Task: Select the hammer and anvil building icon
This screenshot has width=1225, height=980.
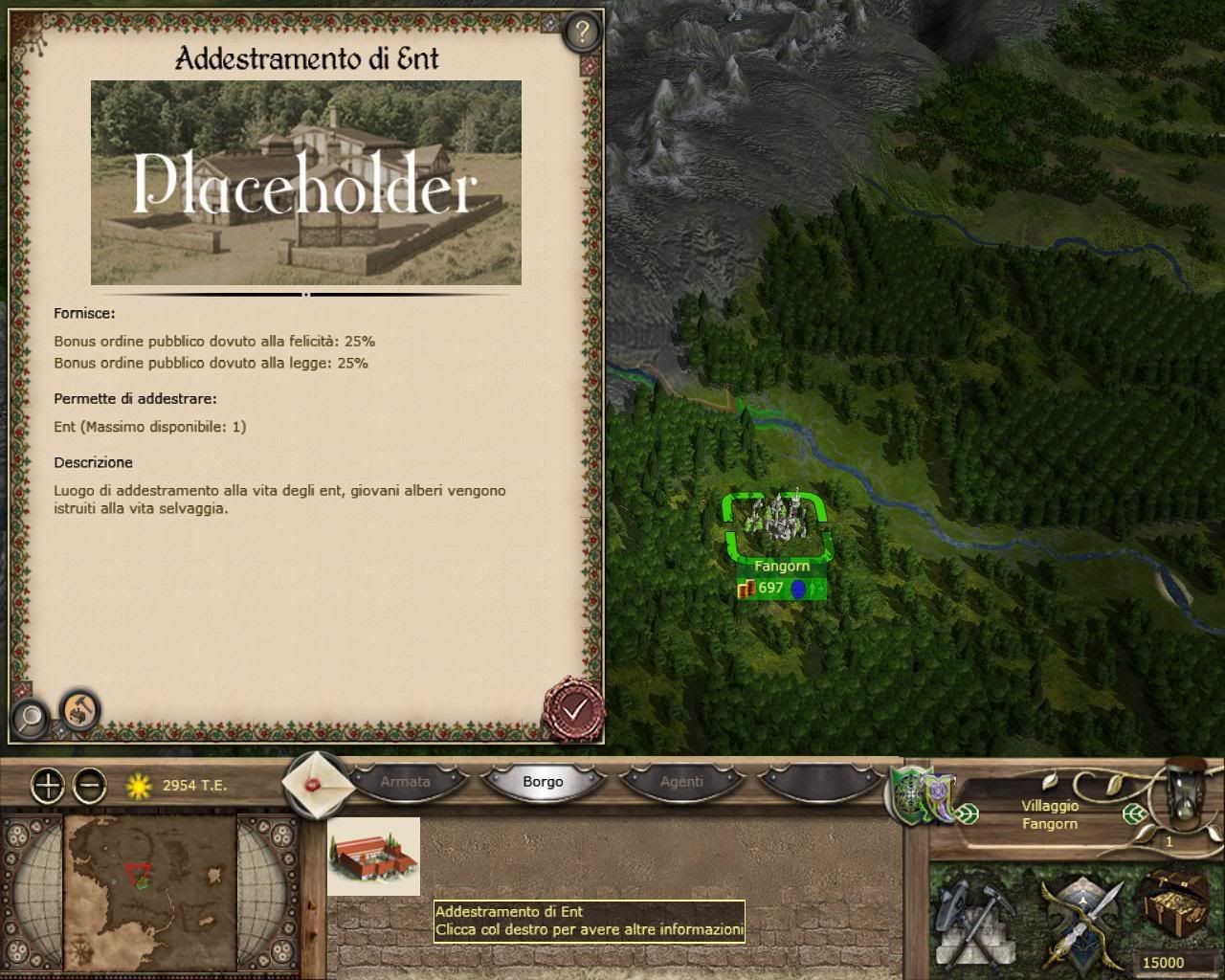Action: (x=79, y=710)
